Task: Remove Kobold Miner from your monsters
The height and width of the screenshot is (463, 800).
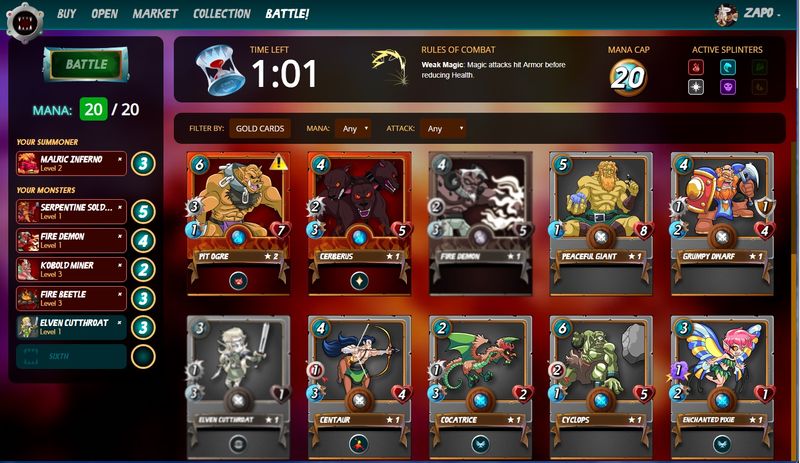Action: point(120,264)
